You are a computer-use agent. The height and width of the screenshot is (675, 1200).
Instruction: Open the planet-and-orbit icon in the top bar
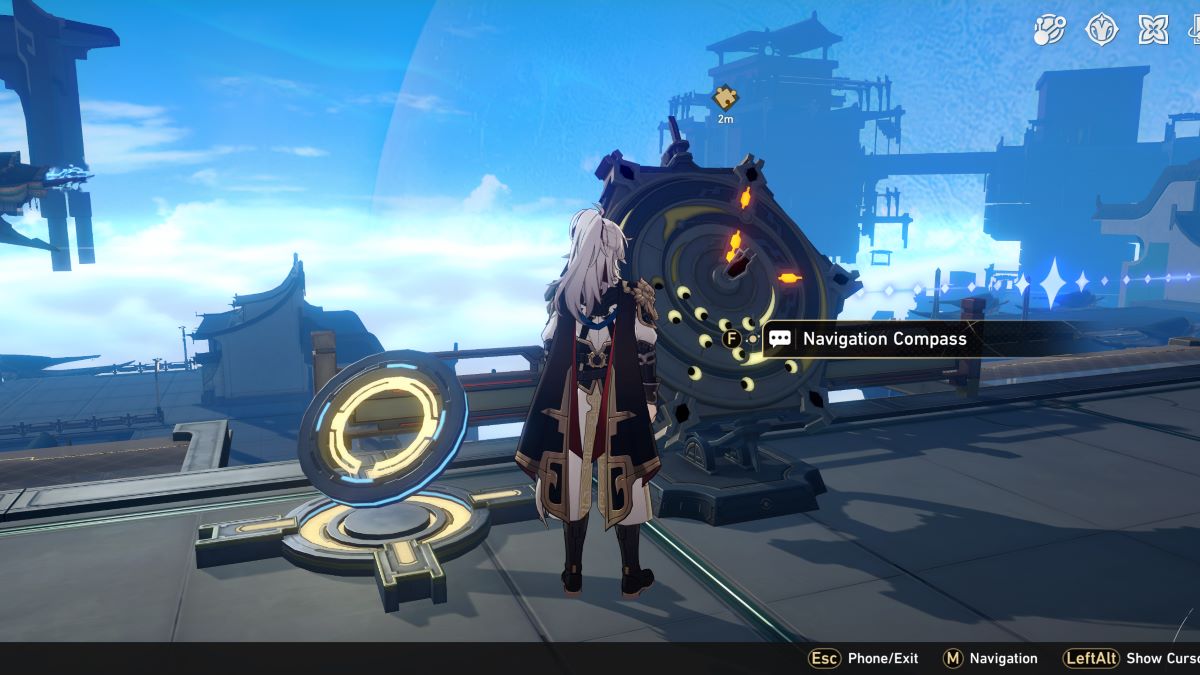pos(1050,29)
